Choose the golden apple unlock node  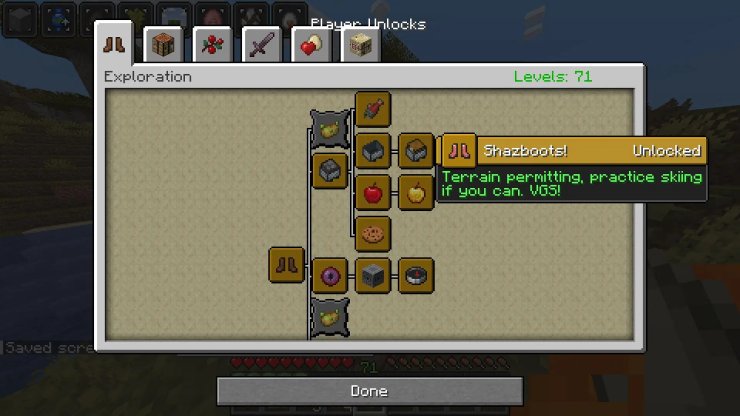[x=415, y=192]
